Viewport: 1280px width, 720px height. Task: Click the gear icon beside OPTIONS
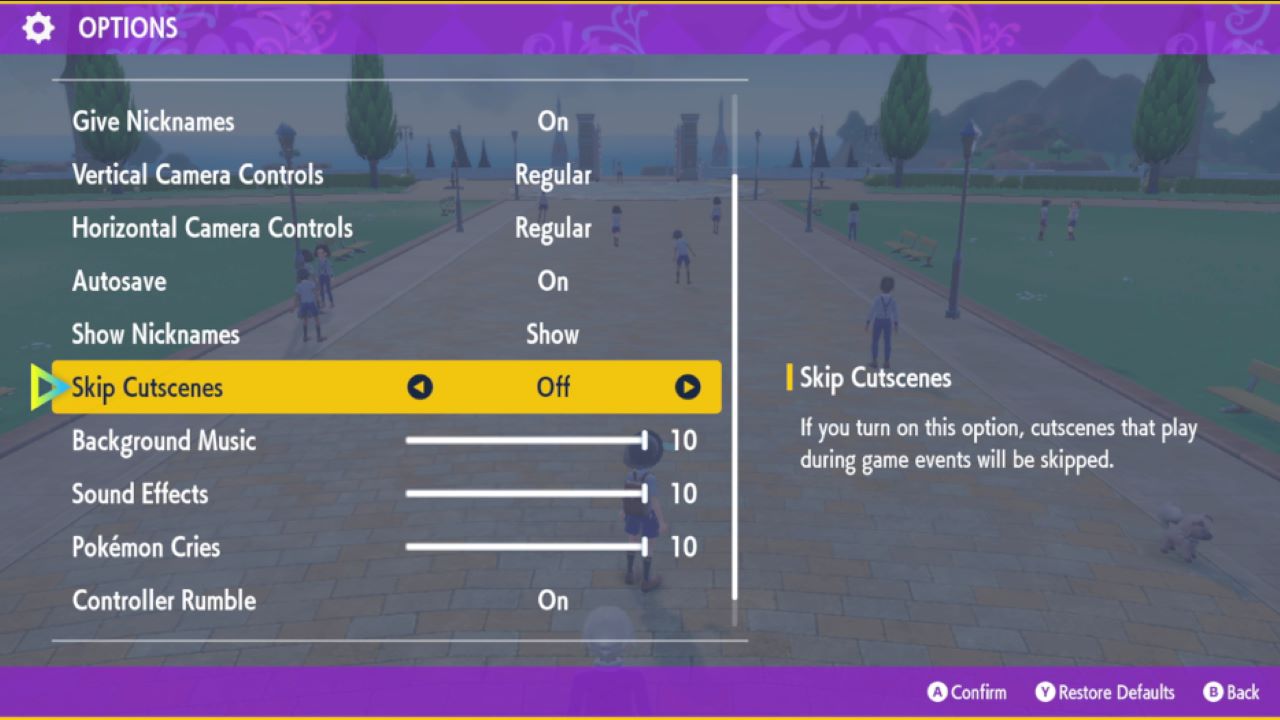pyautogui.click(x=37, y=27)
